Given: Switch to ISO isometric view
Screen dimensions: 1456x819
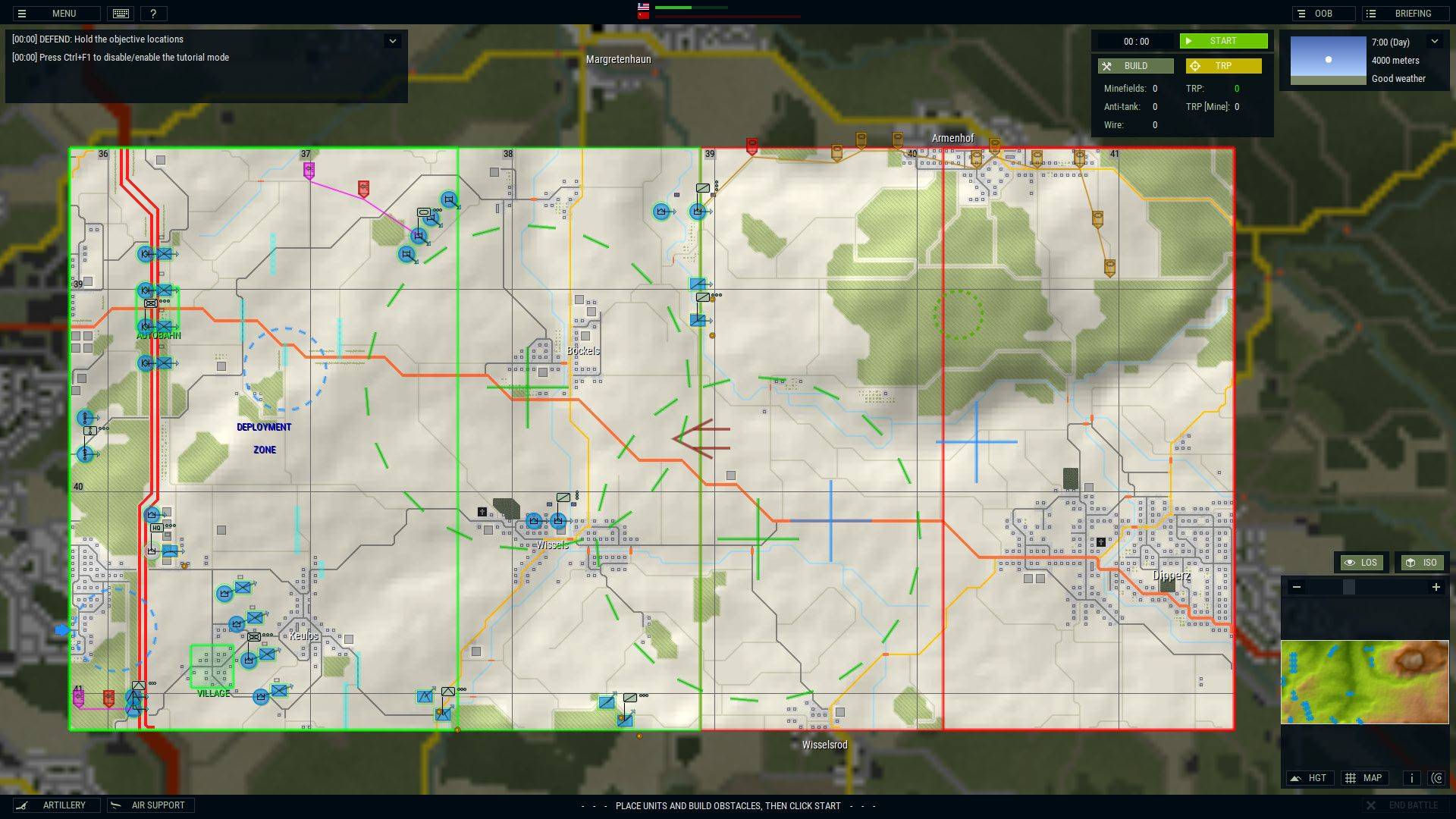Looking at the screenshot, I should [1422, 563].
